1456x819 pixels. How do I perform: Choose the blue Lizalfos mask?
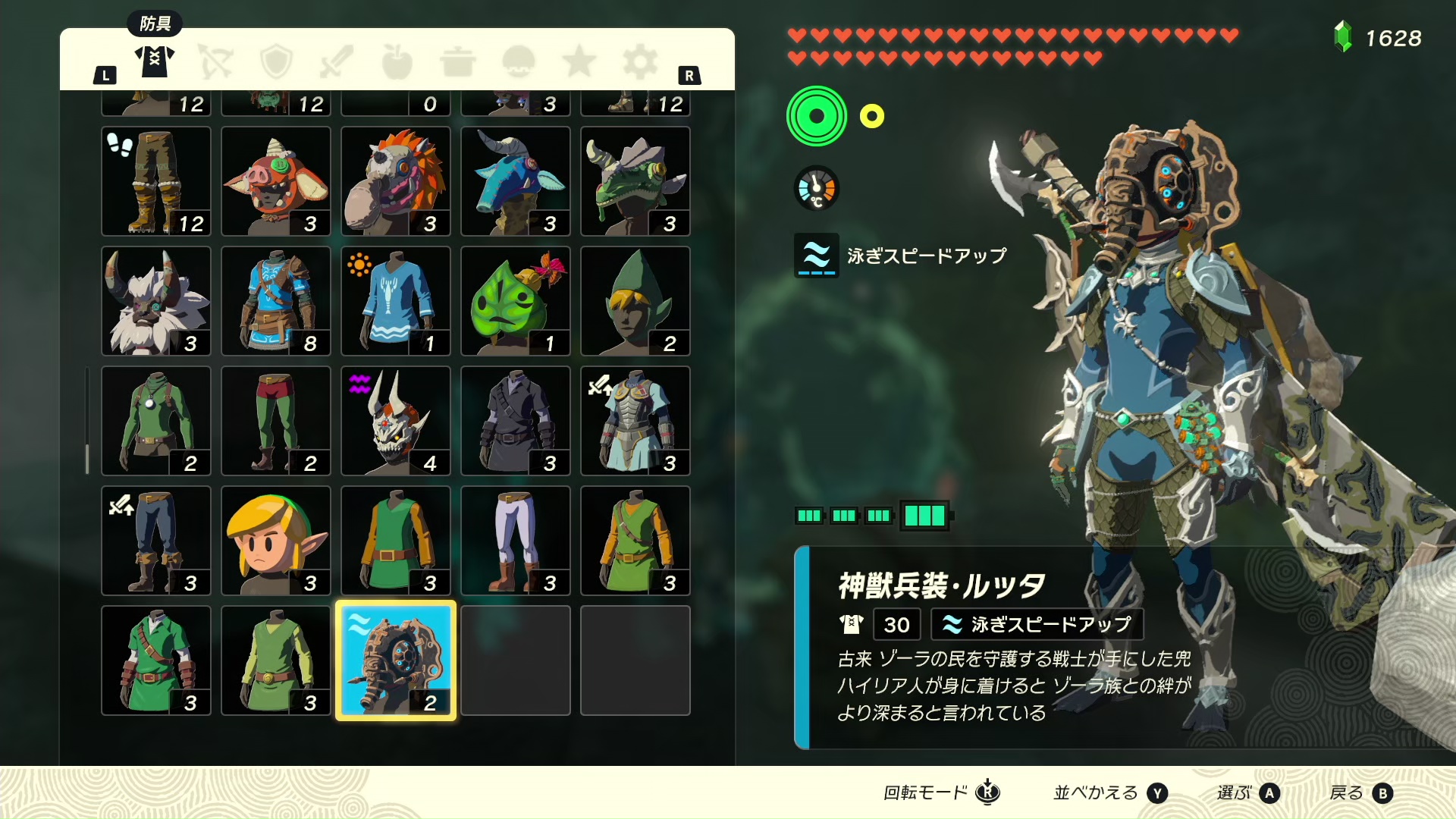515,181
